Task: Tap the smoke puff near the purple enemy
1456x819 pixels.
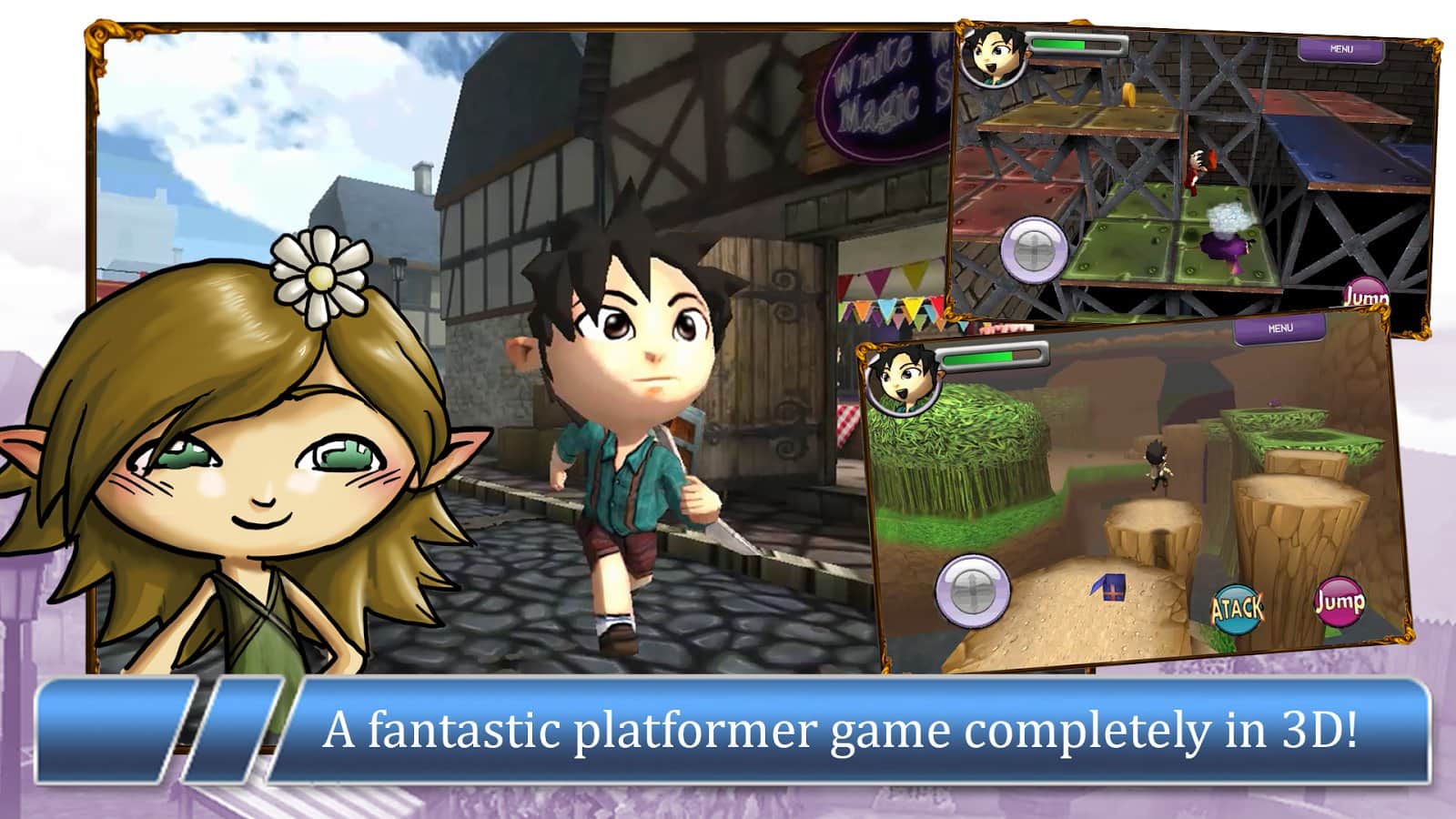Action: (1228, 217)
